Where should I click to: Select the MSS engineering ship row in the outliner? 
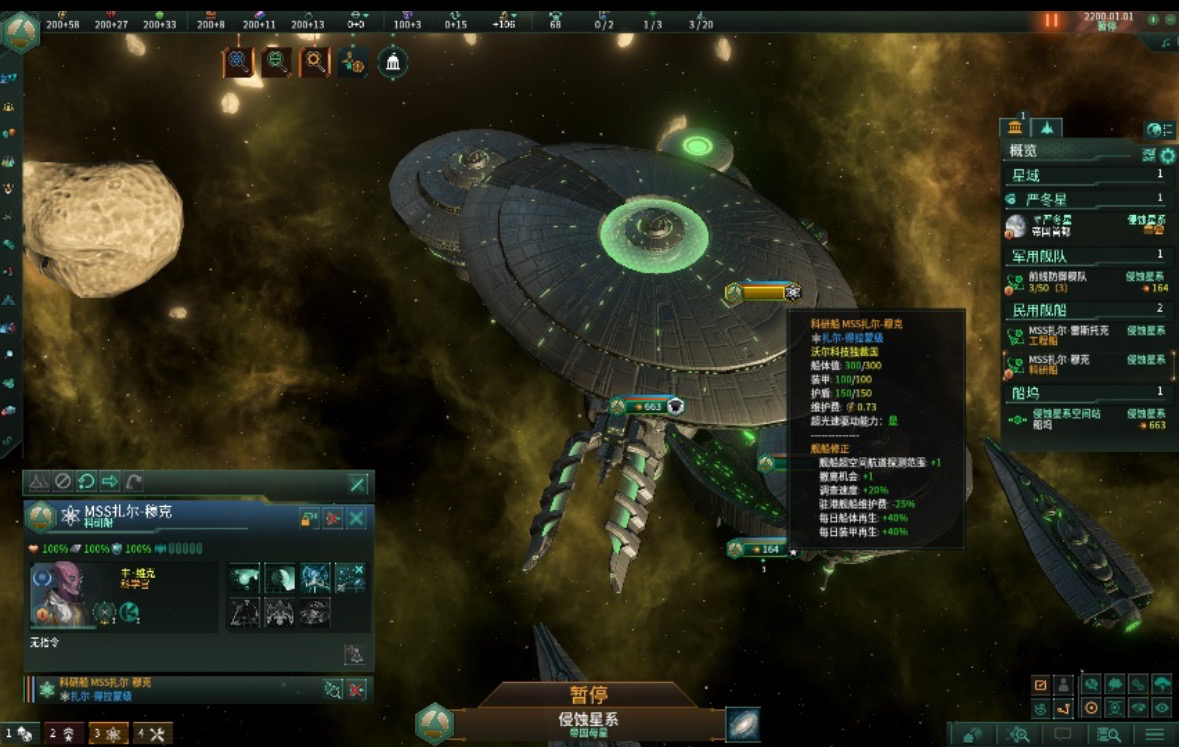[x=1085, y=335]
